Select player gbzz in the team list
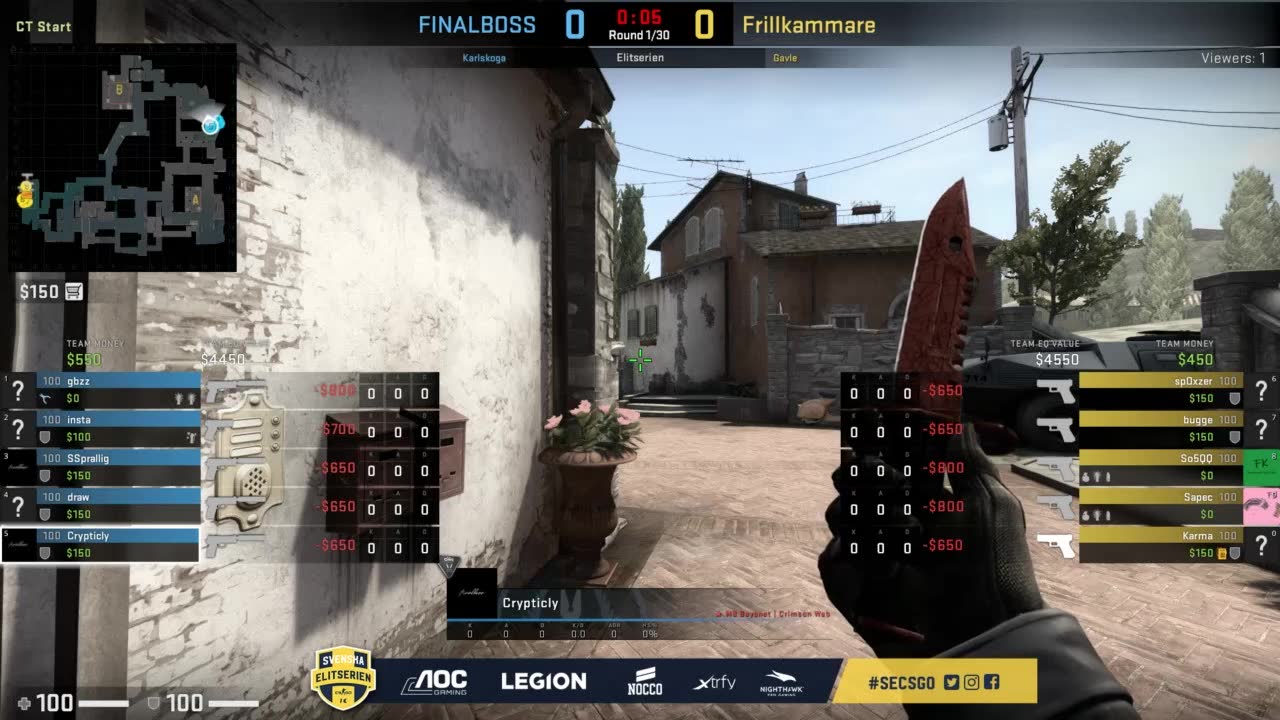Screen dimensions: 1280x720 click(x=118, y=389)
